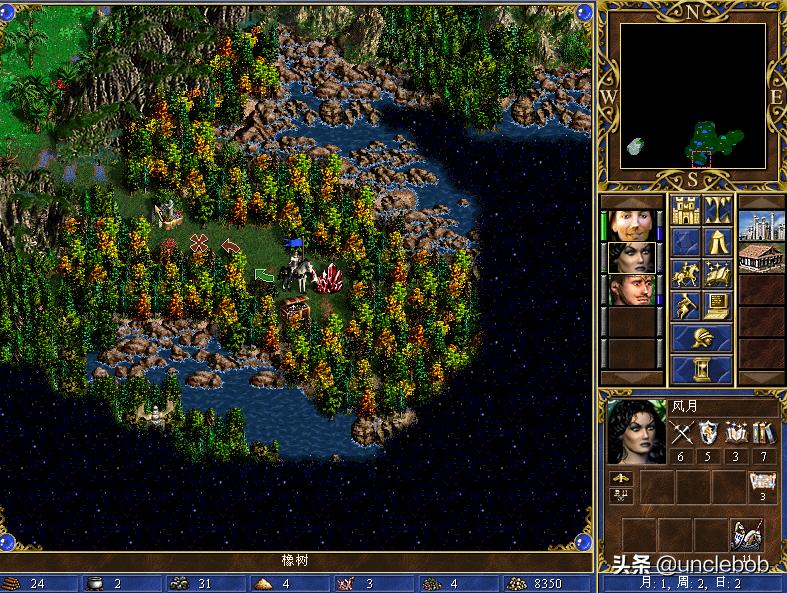Select the red-roofed town thumbnail
The width and height of the screenshot is (787, 593).
(x=762, y=258)
